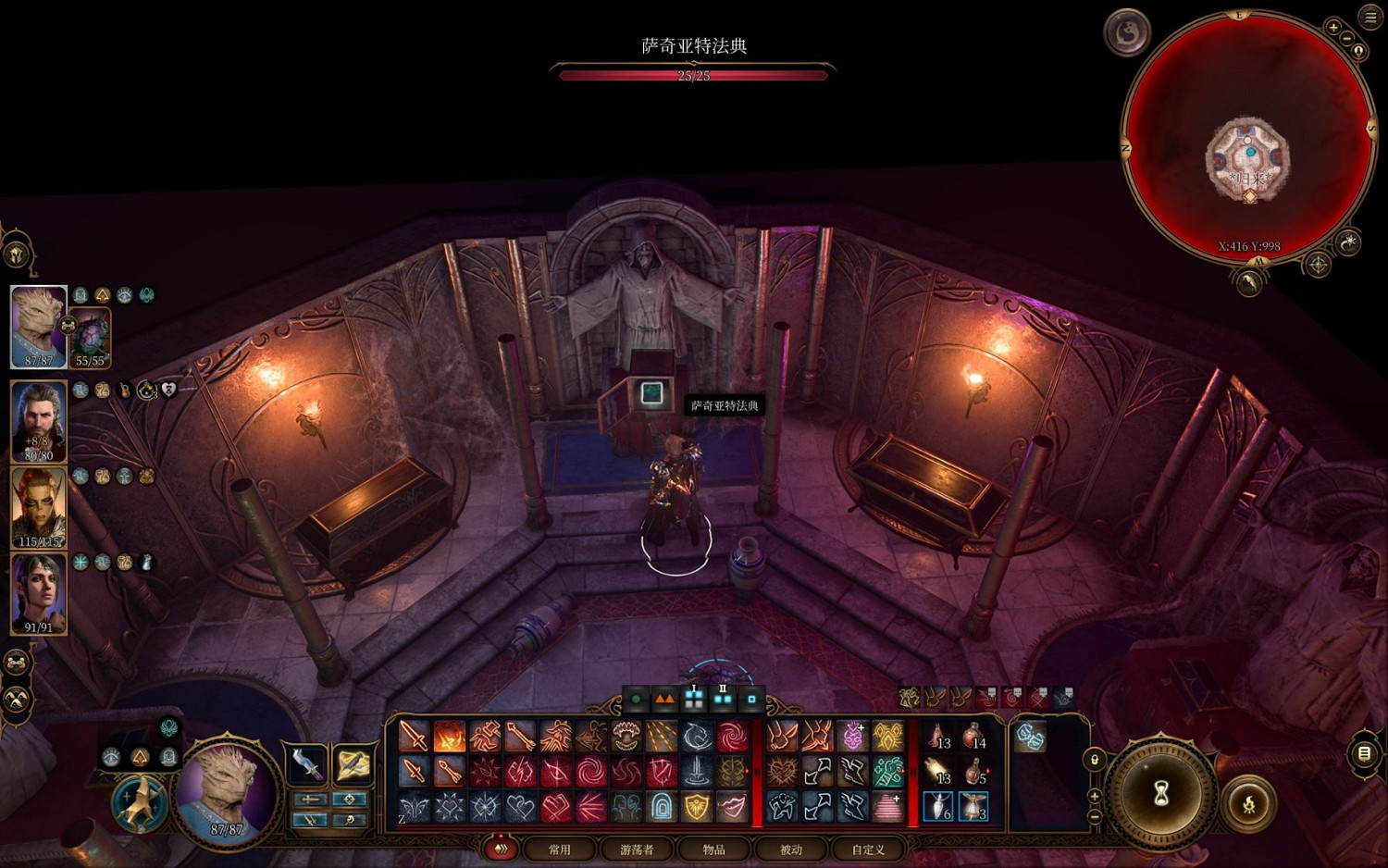1388x868 pixels.
Task: Show the 被动 hotbar tab
Action: click(791, 849)
